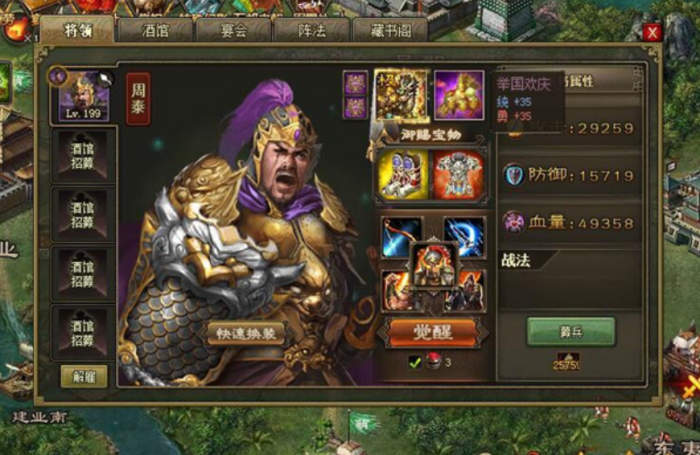Viewport: 700px width, 455px height.
Task: Show the 藏书阁 tab
Action: click(x=389, y=30)
